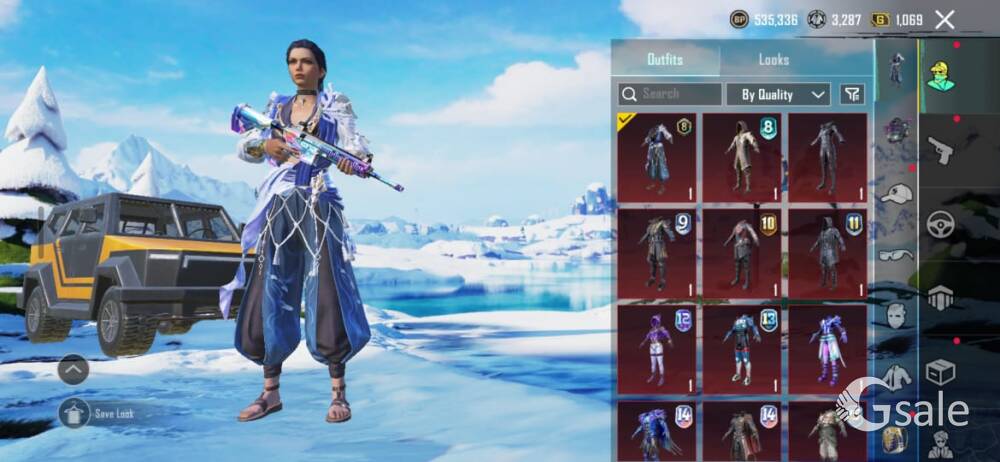Screen dimensions: 1000x462
Task: Switch to the Looks tab
Action: [773, 60]
